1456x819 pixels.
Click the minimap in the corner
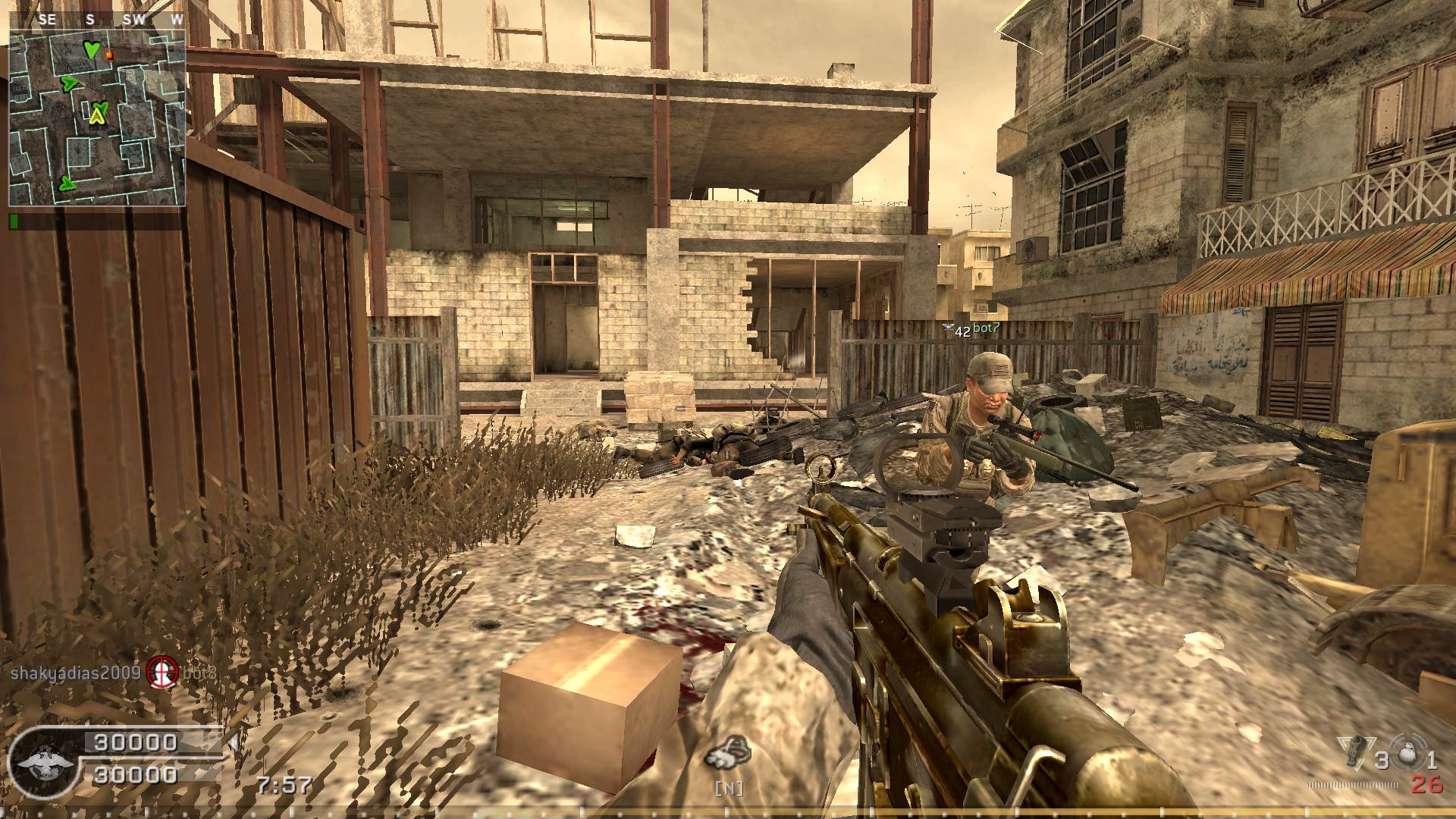pos(97,118)
